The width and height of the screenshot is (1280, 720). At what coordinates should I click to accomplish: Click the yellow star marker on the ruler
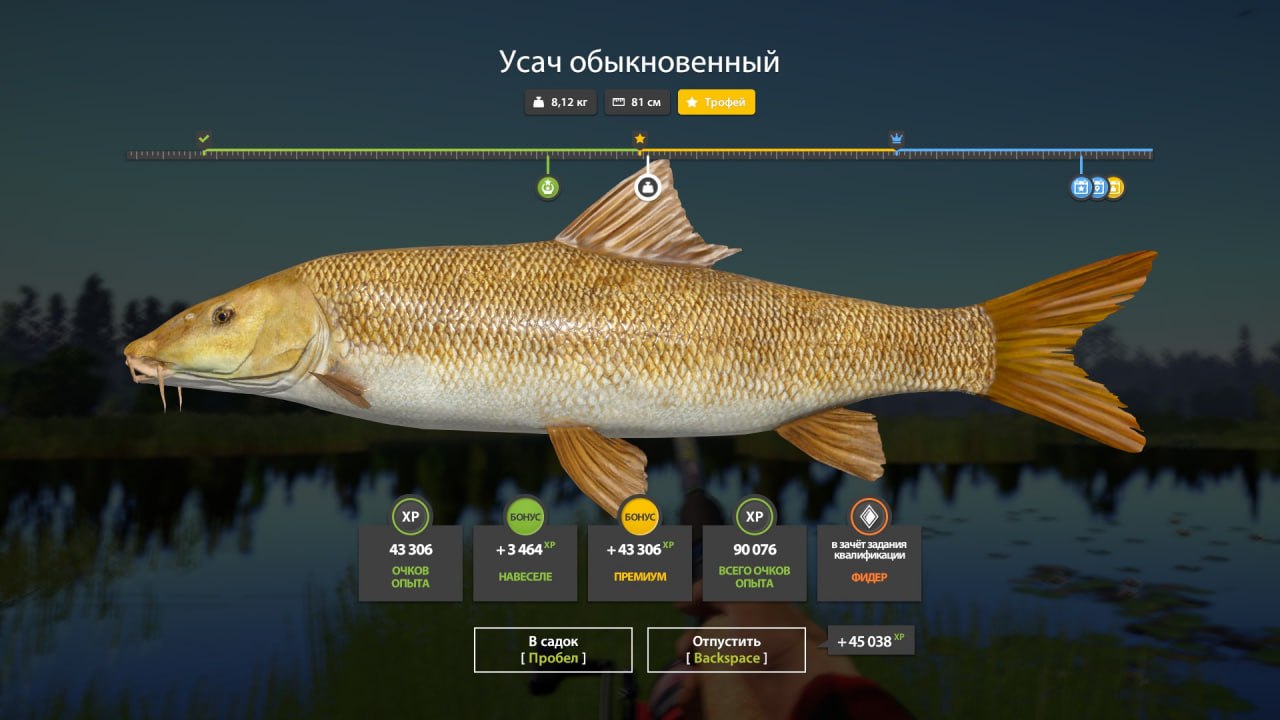[640, 137]
